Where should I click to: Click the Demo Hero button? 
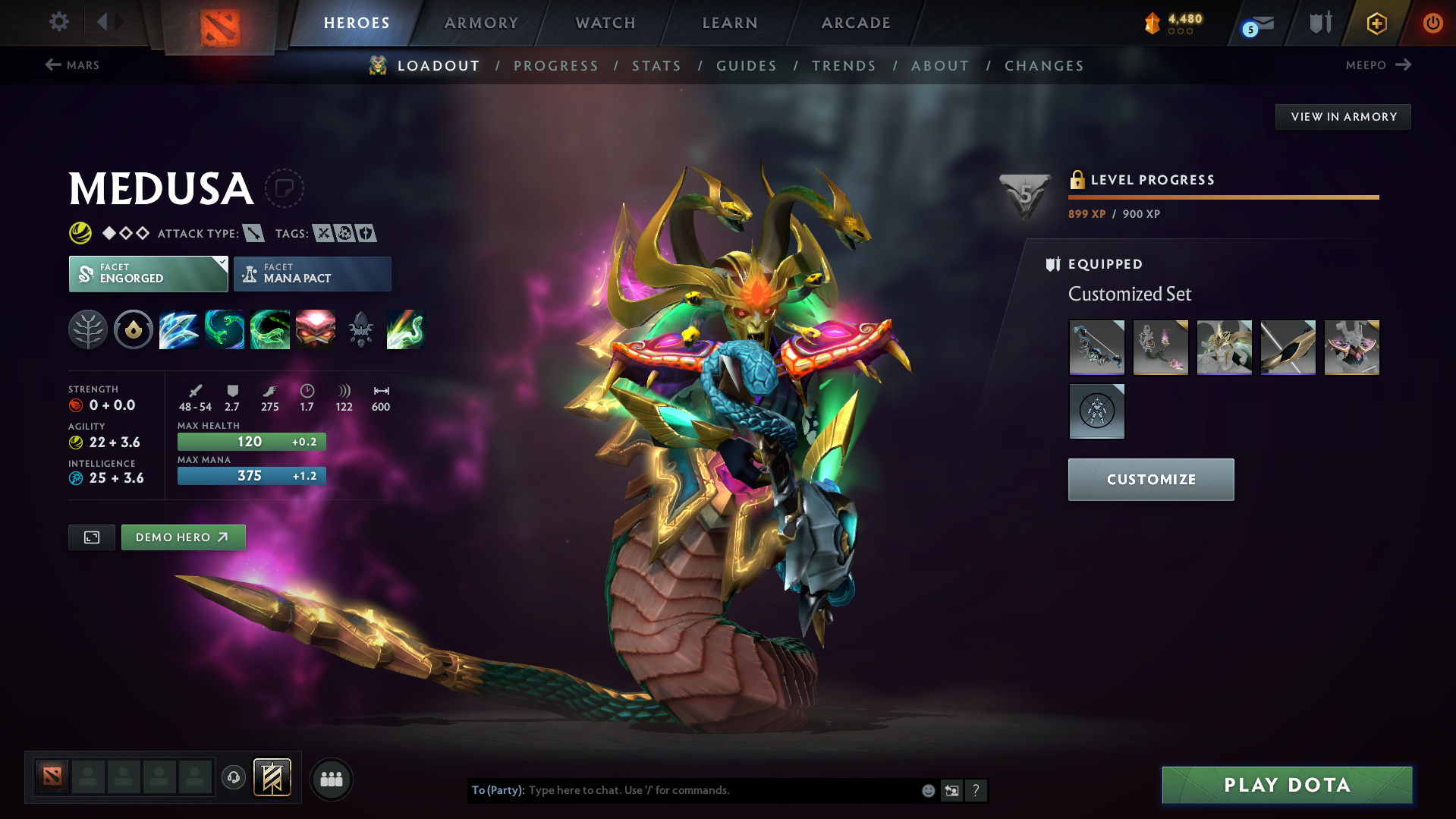coord(183,537)
